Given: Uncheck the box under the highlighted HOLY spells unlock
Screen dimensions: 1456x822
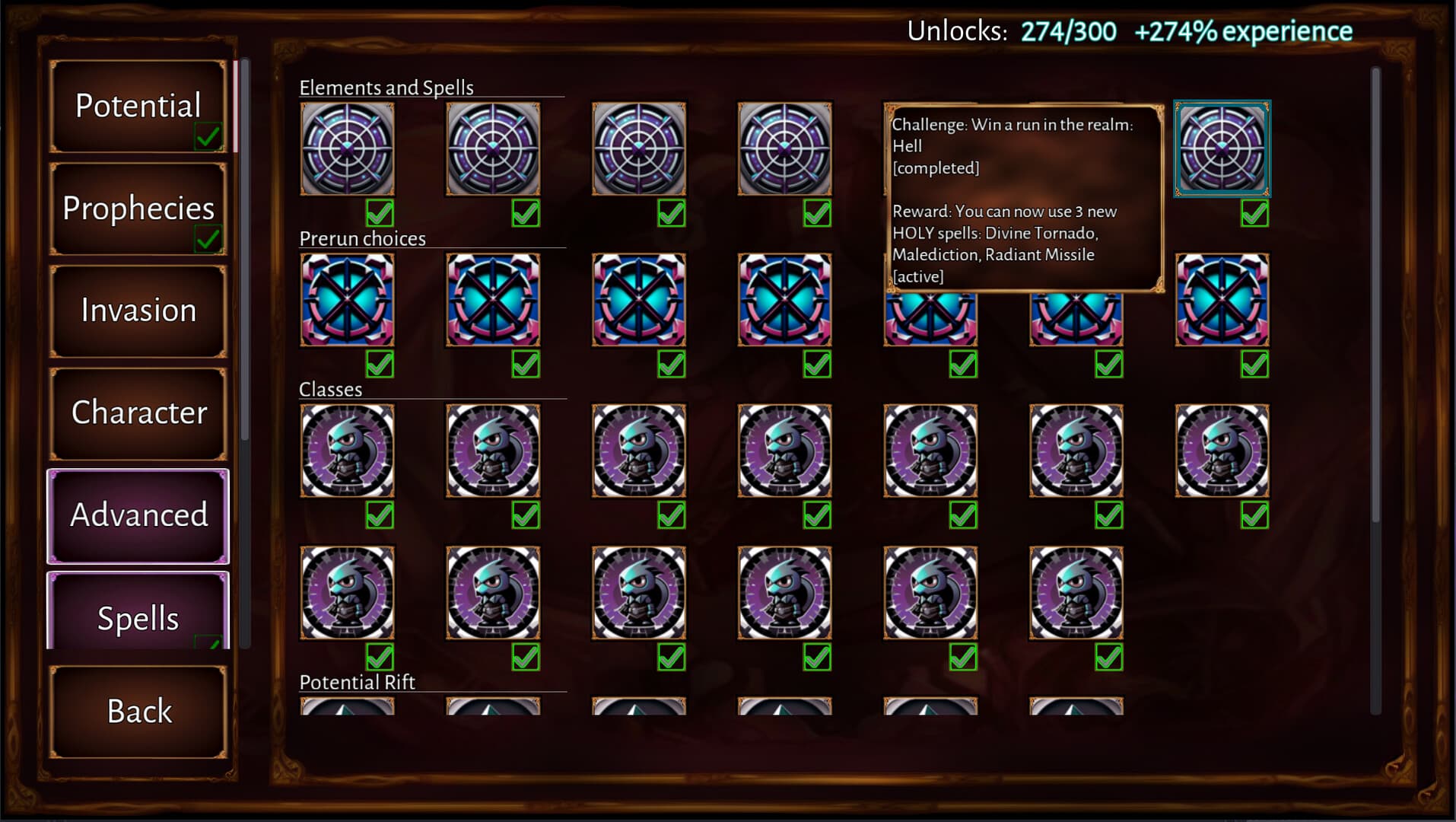Looking at the screenshot, I should coord(1254,213).
